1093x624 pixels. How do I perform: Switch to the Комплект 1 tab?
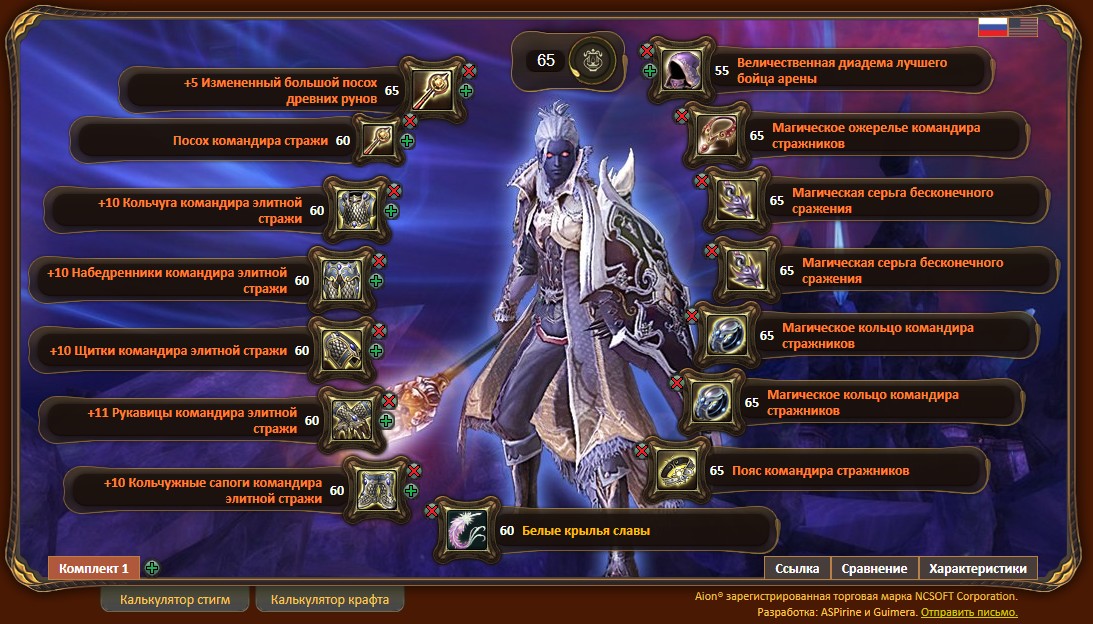click(93, 568)
